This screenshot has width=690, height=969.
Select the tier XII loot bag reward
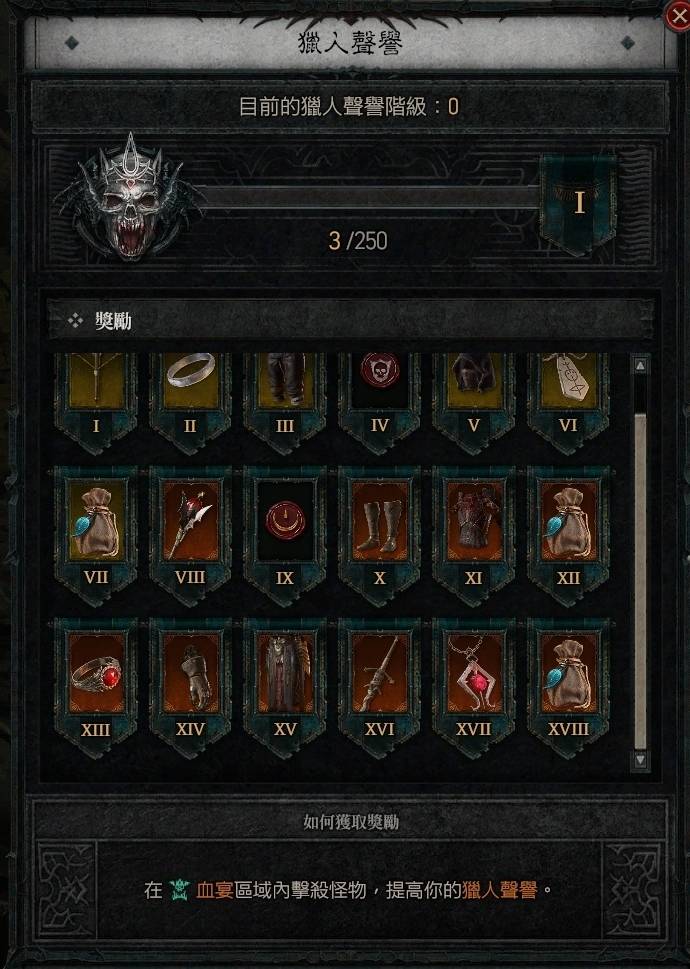(569, 522)
